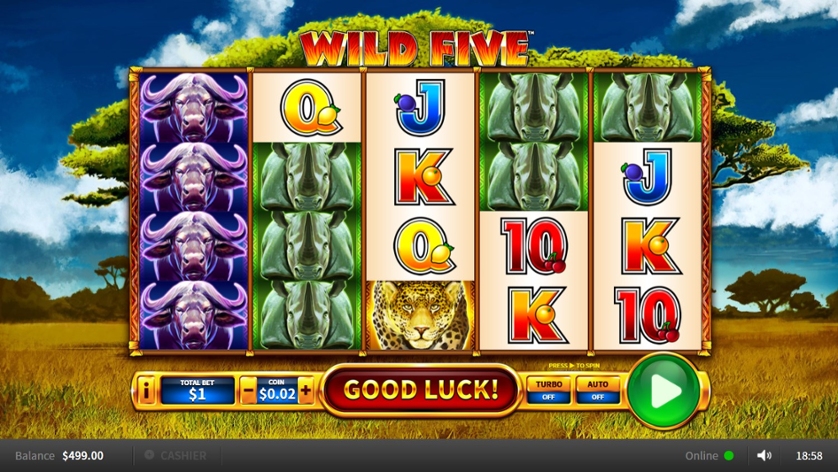The image size is (838, 472).
Task: Turn on Auto spin
Action: [598, 389]
